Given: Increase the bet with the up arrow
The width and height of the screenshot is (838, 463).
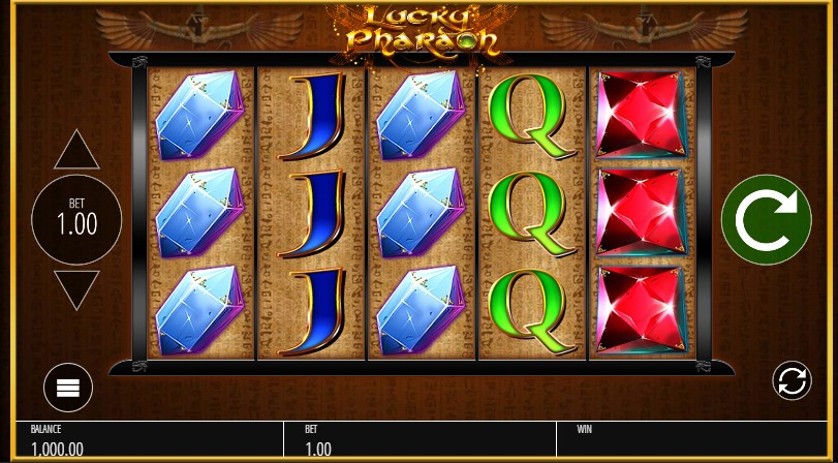Looking at the screenshot, I should tap(76, 151).
